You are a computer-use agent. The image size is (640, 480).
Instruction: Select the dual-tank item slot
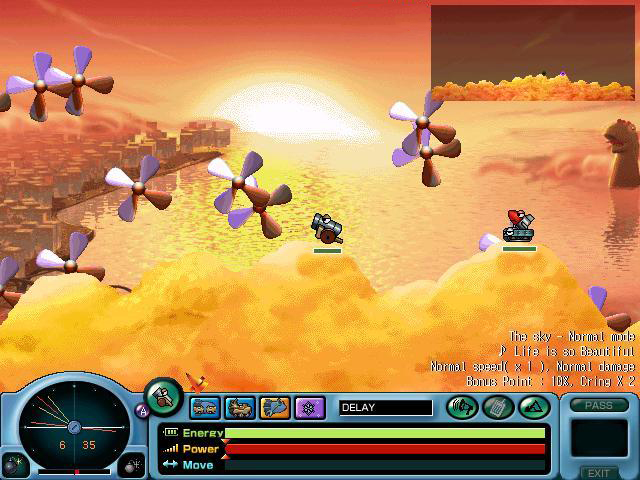pyautogui.click(x=205, y=407)
